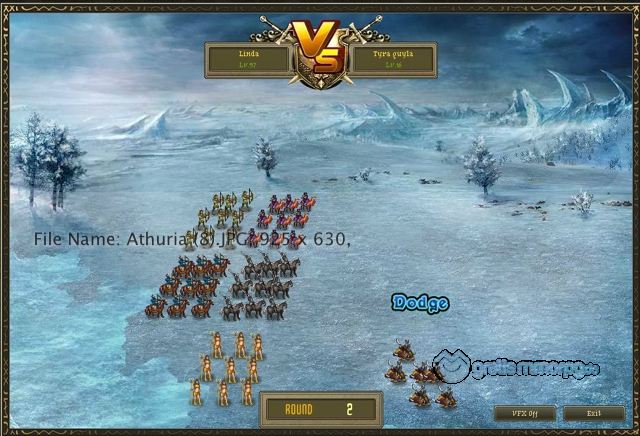Turn off battle effects with VFX Off
640x436 pixels.
[x=524, y=413]
